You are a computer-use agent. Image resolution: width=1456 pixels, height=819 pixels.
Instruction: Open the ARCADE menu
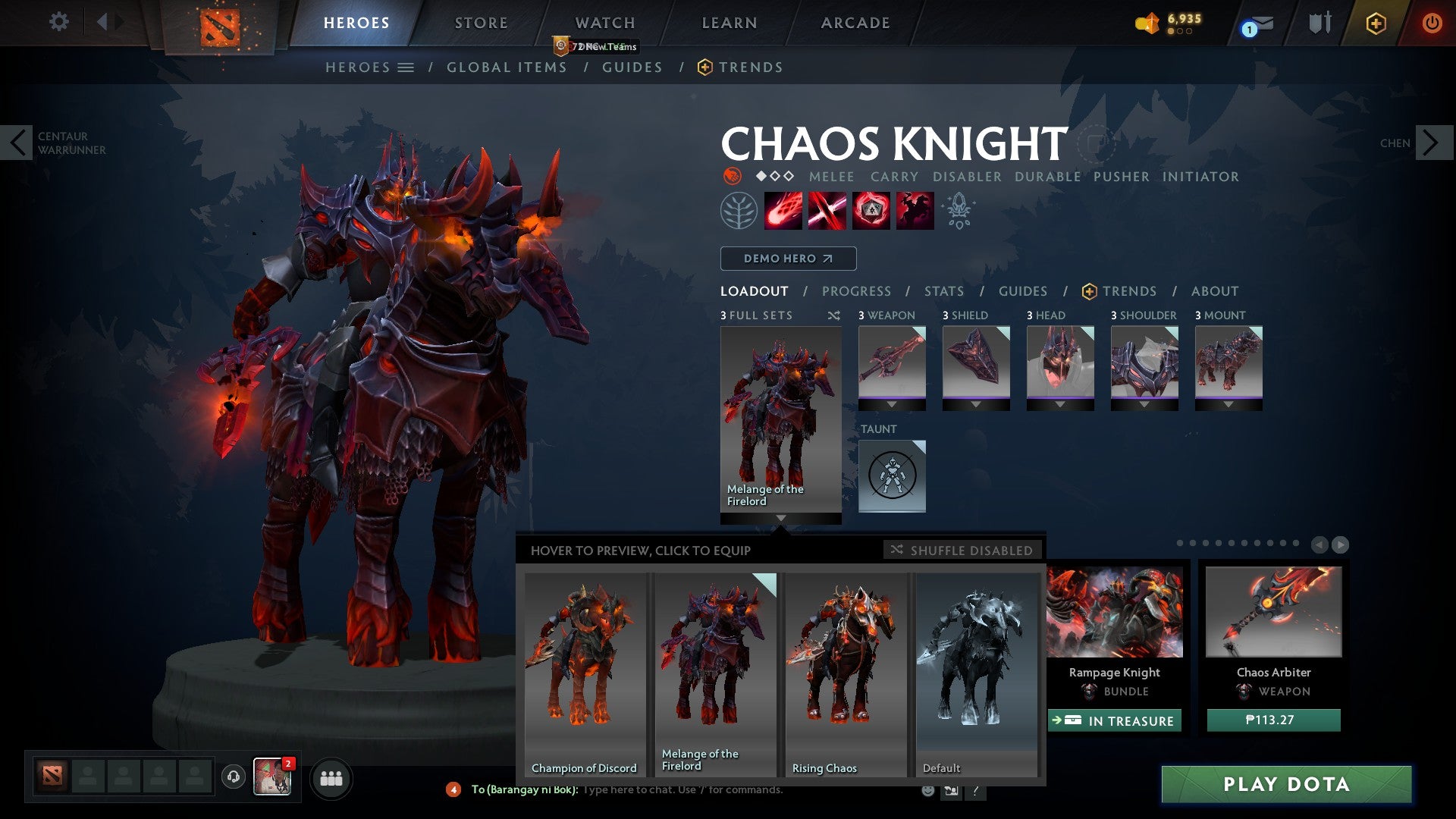(855, 23)
